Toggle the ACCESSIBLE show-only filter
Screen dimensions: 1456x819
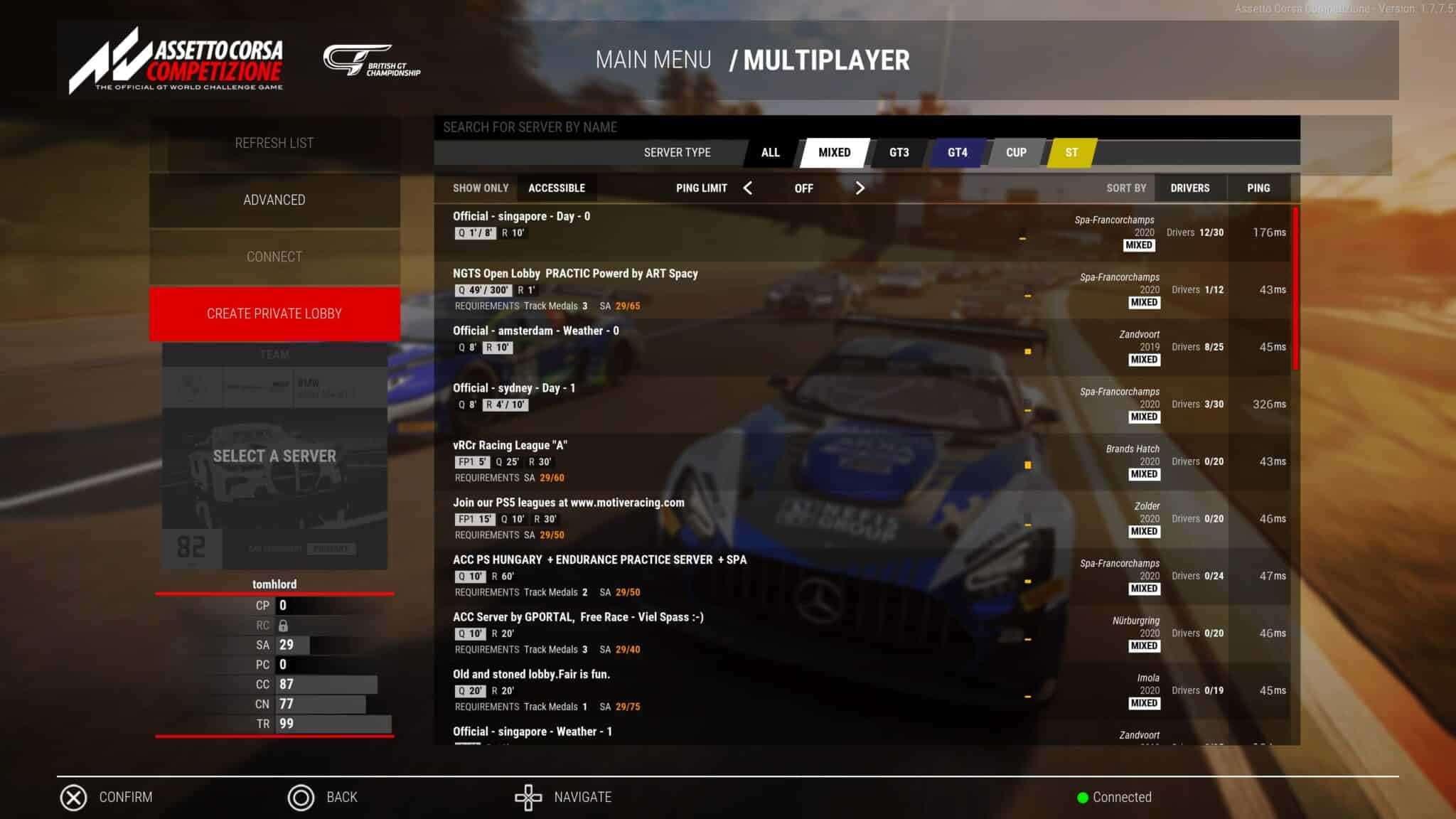pos(557,188)
